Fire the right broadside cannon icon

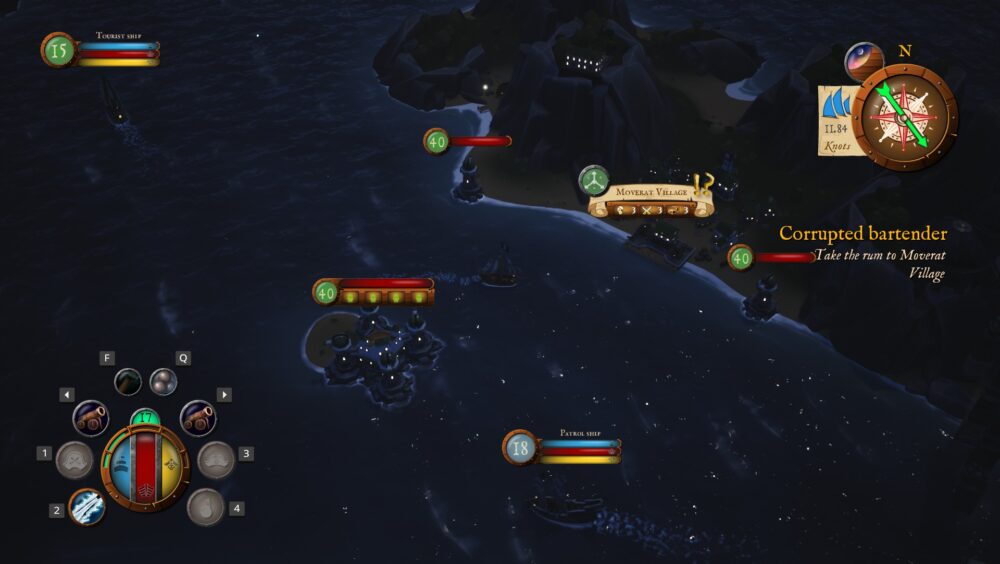[198, 417]
